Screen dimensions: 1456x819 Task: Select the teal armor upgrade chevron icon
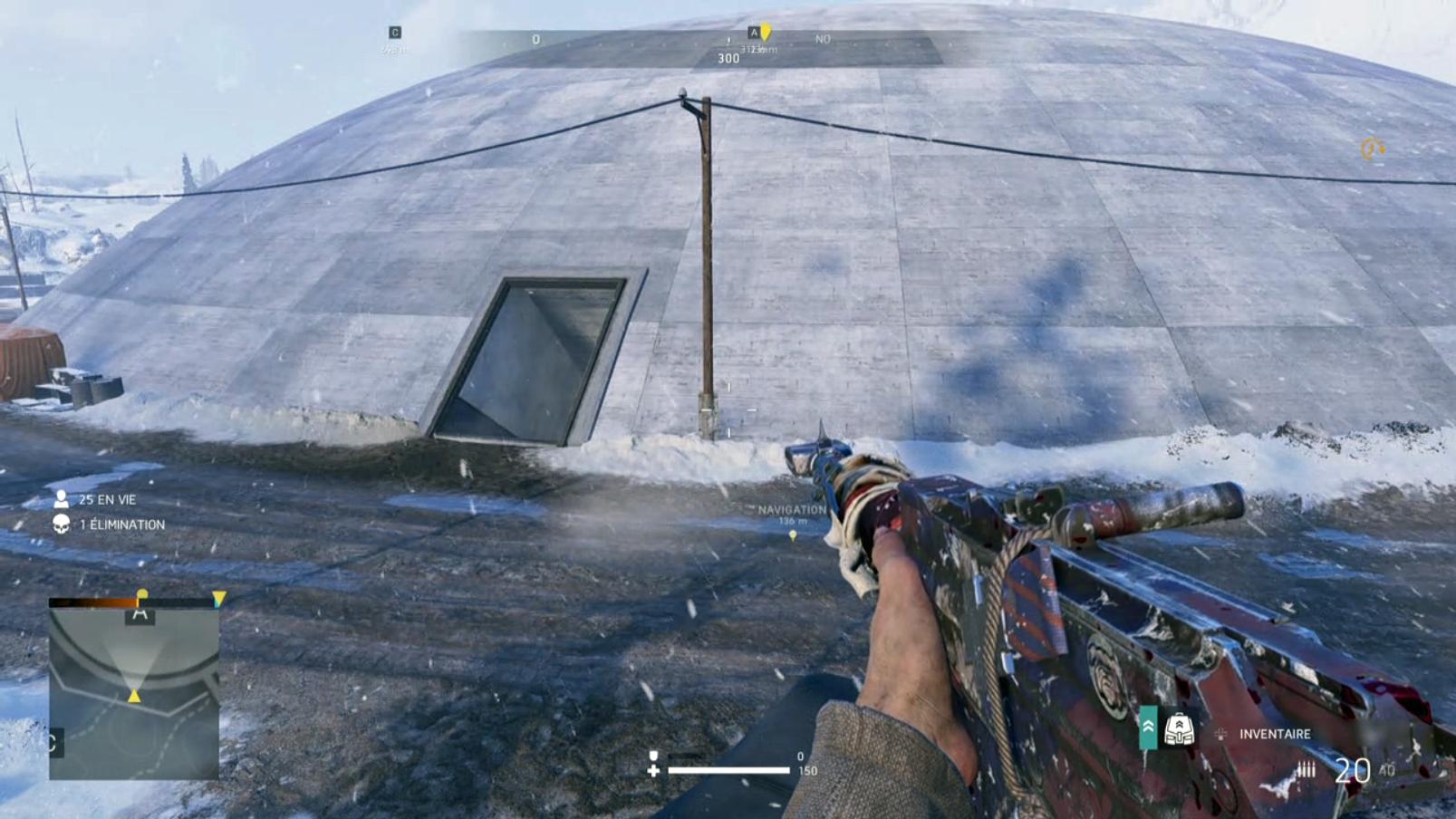coord(1148,728)
